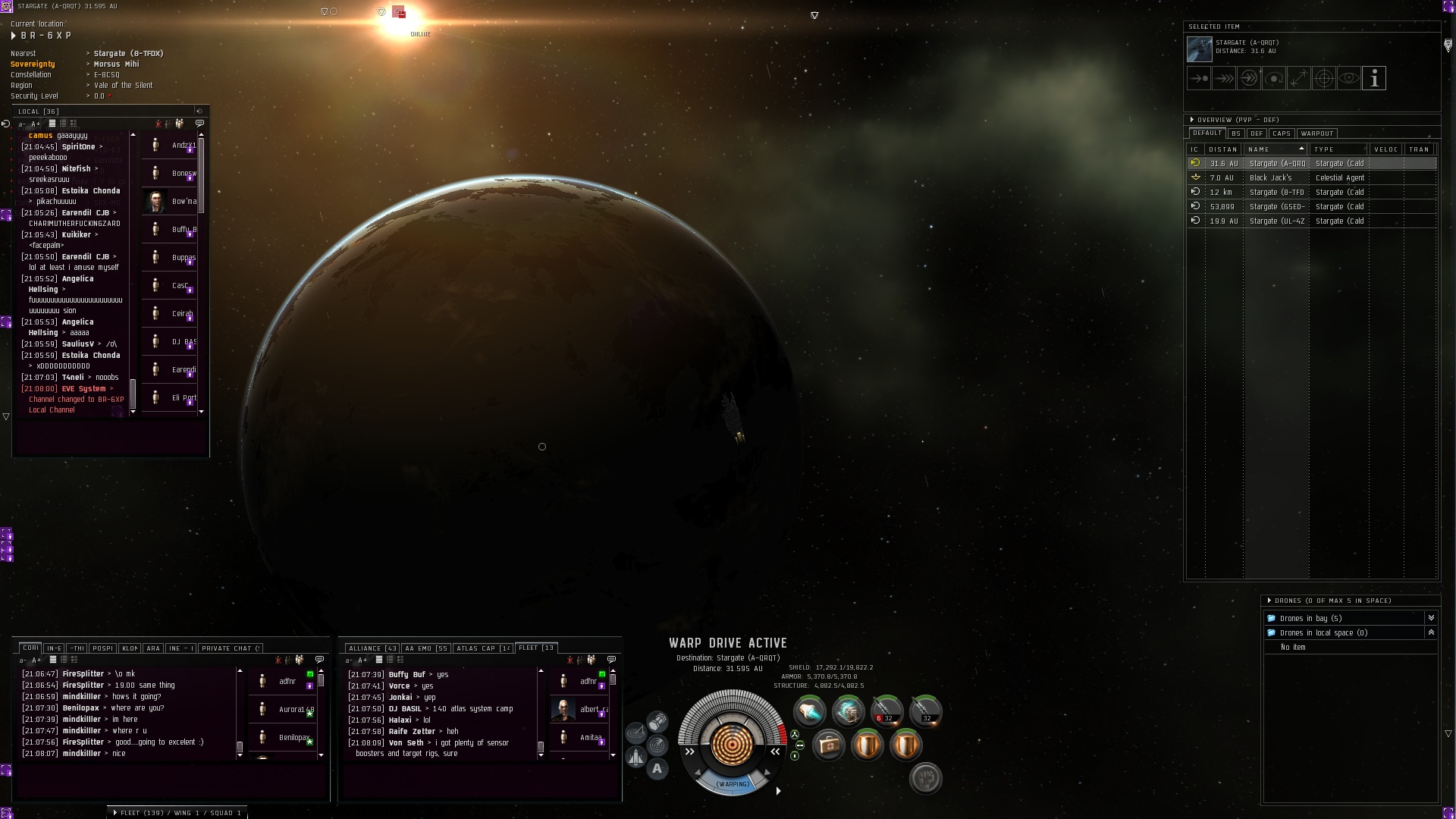Open the Alliance chat tab

point(372,648)
